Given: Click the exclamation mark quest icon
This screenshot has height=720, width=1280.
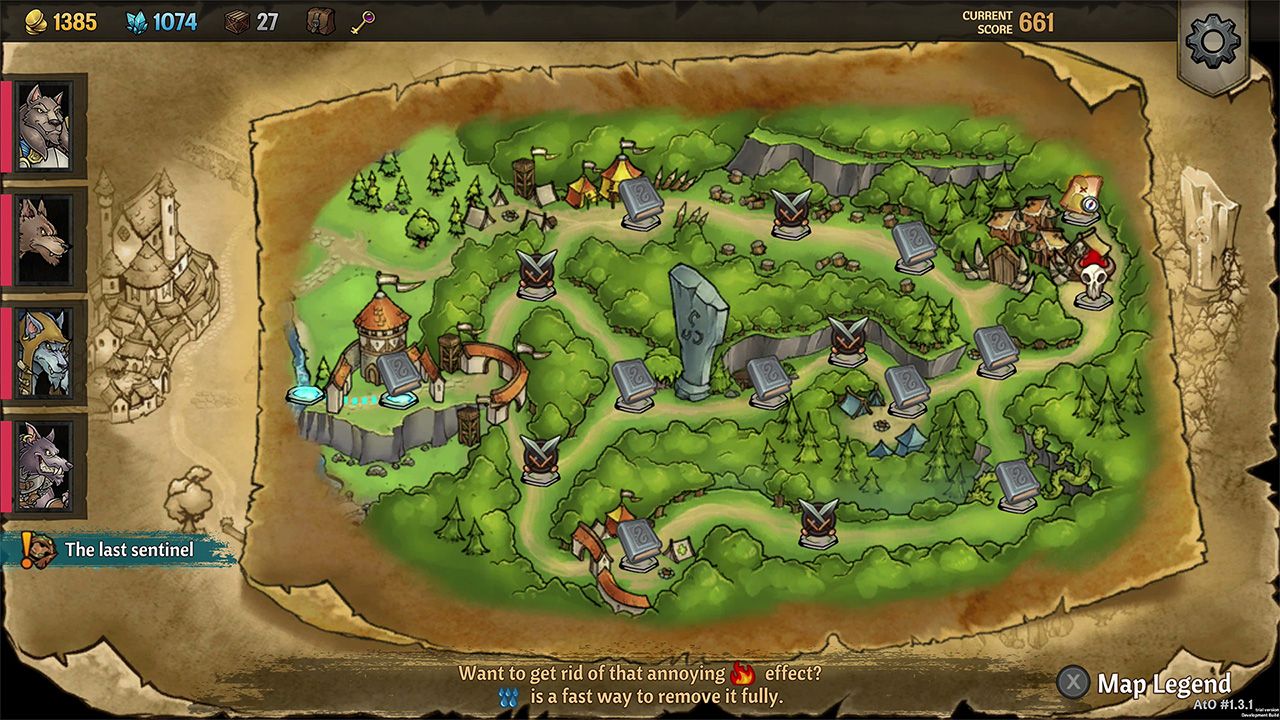Looking at the screenshot, I should point(27,546).
